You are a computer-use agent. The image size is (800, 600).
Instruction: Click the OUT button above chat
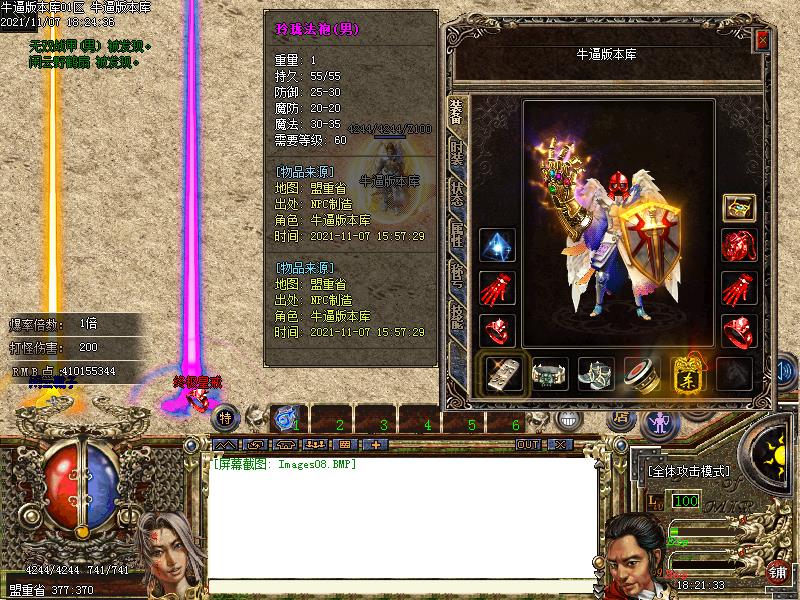point(528,444)
